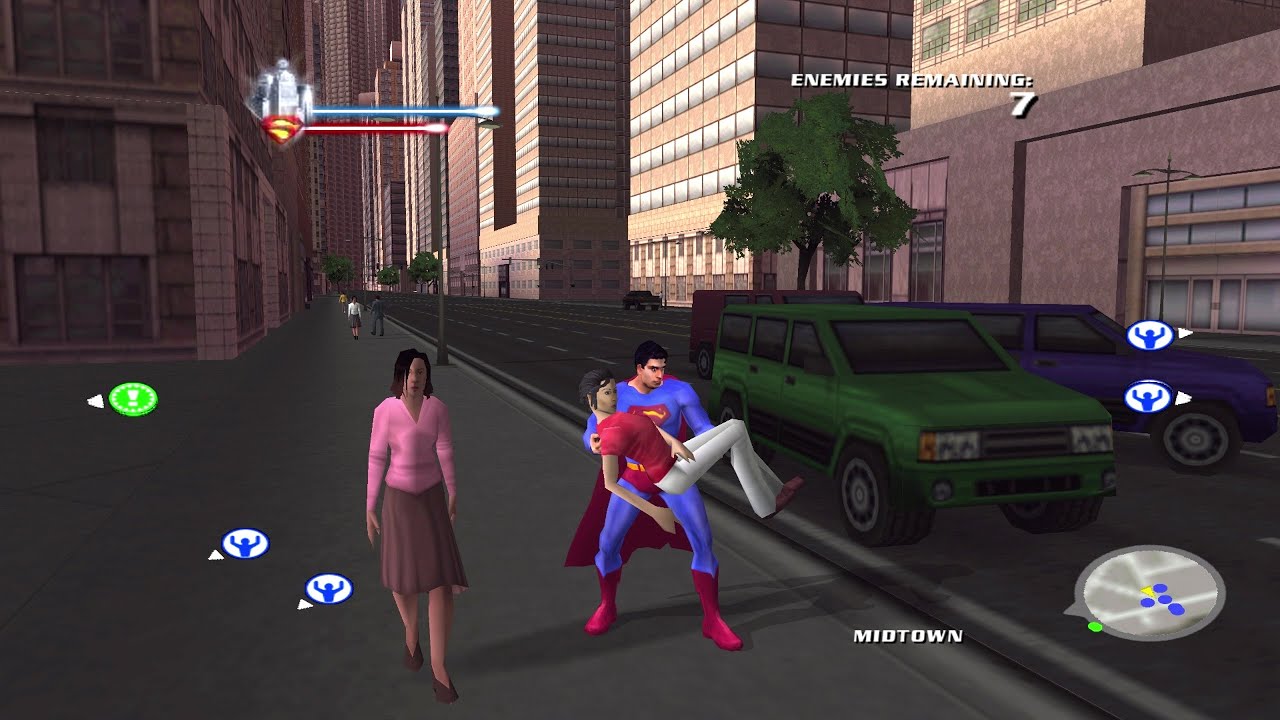Select the largest blue enemy dot on the minimap
This screenshot has width=1280, height=720.
[1176, 609]
